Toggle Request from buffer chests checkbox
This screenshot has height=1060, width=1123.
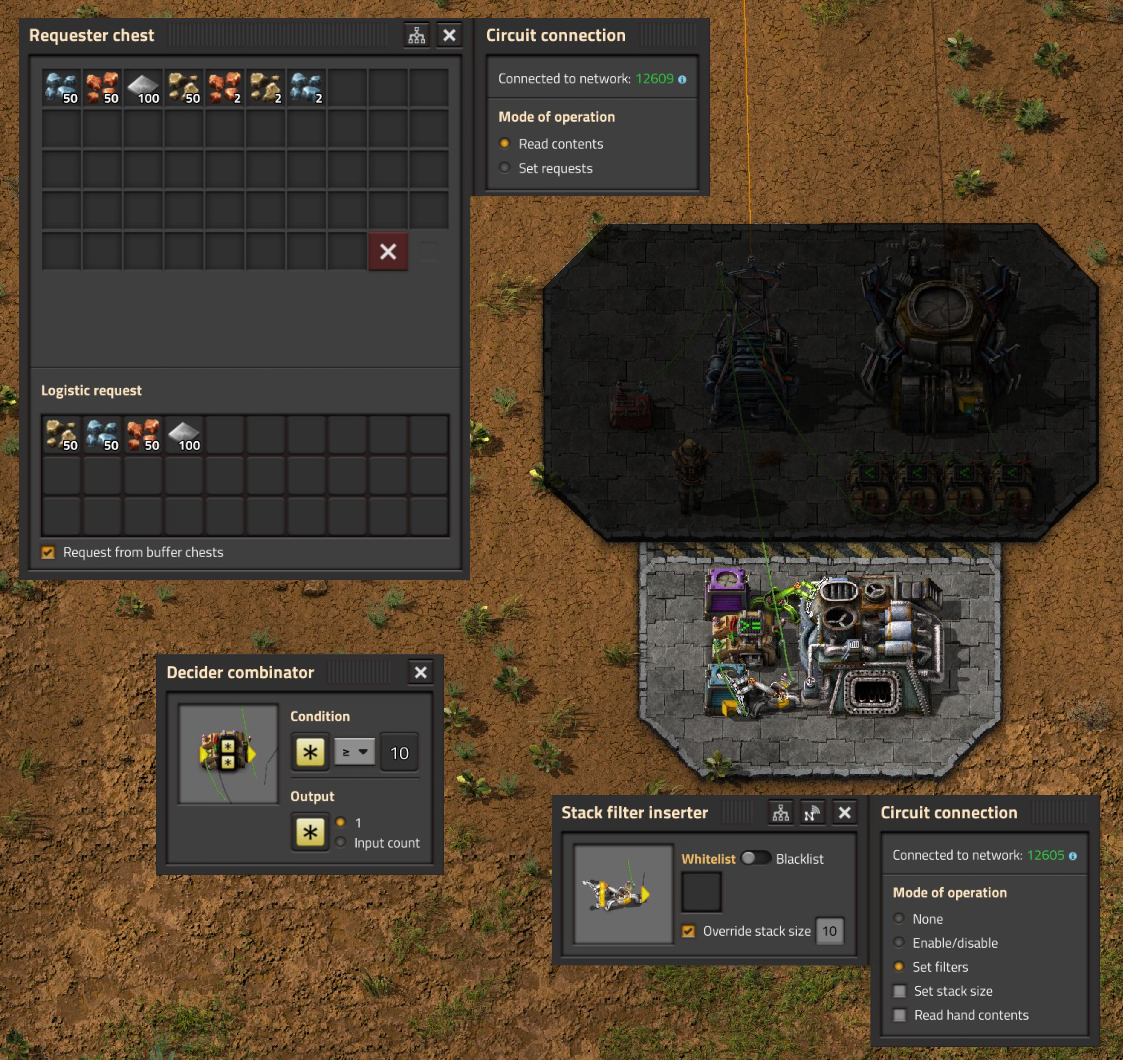tap(48, 552)
